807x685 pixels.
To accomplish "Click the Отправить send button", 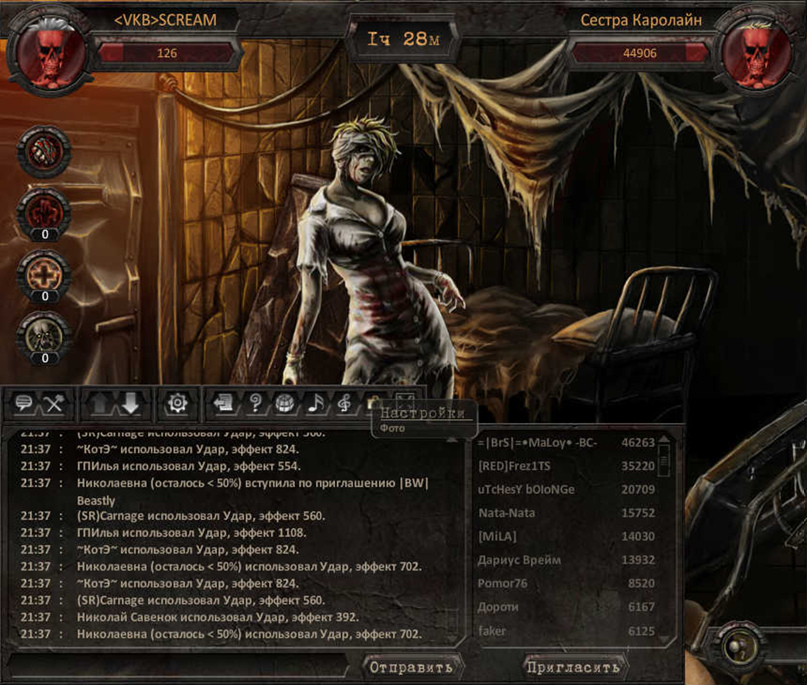I will [410, 667].
